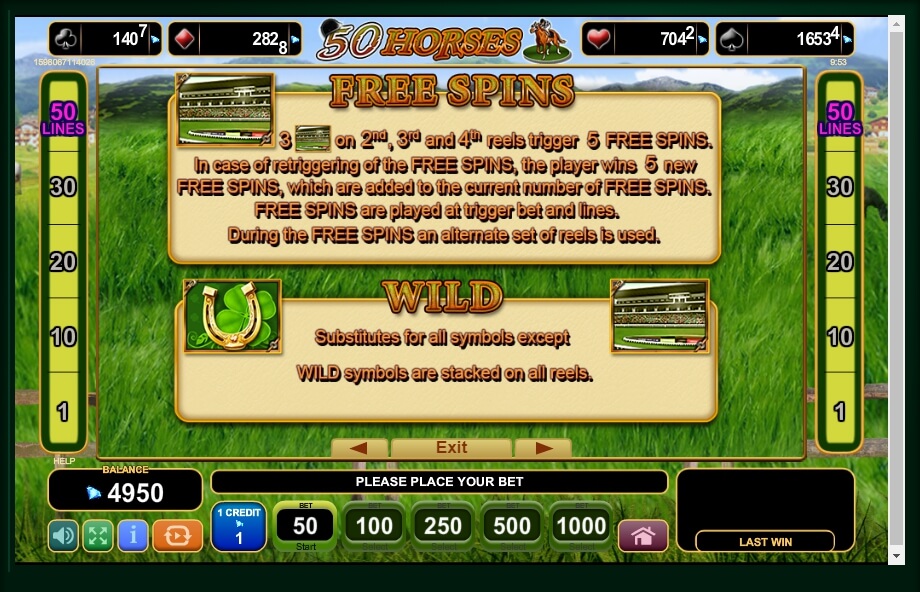Open the blue info button
The width and height of the screenshot is (920, 592).
[132, 535]
